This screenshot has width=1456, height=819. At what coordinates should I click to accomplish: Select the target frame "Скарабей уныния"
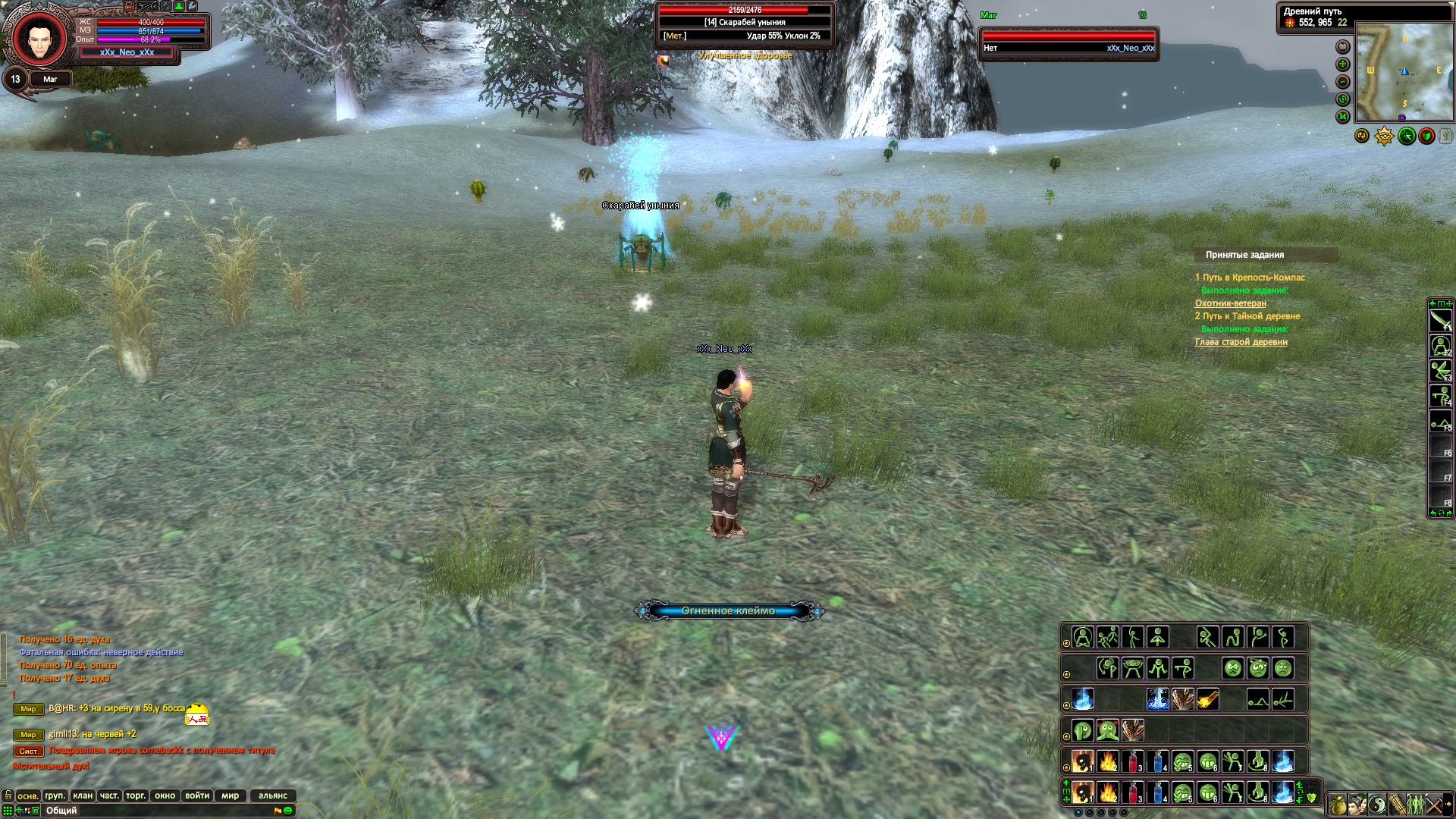[x=745, y=23]
